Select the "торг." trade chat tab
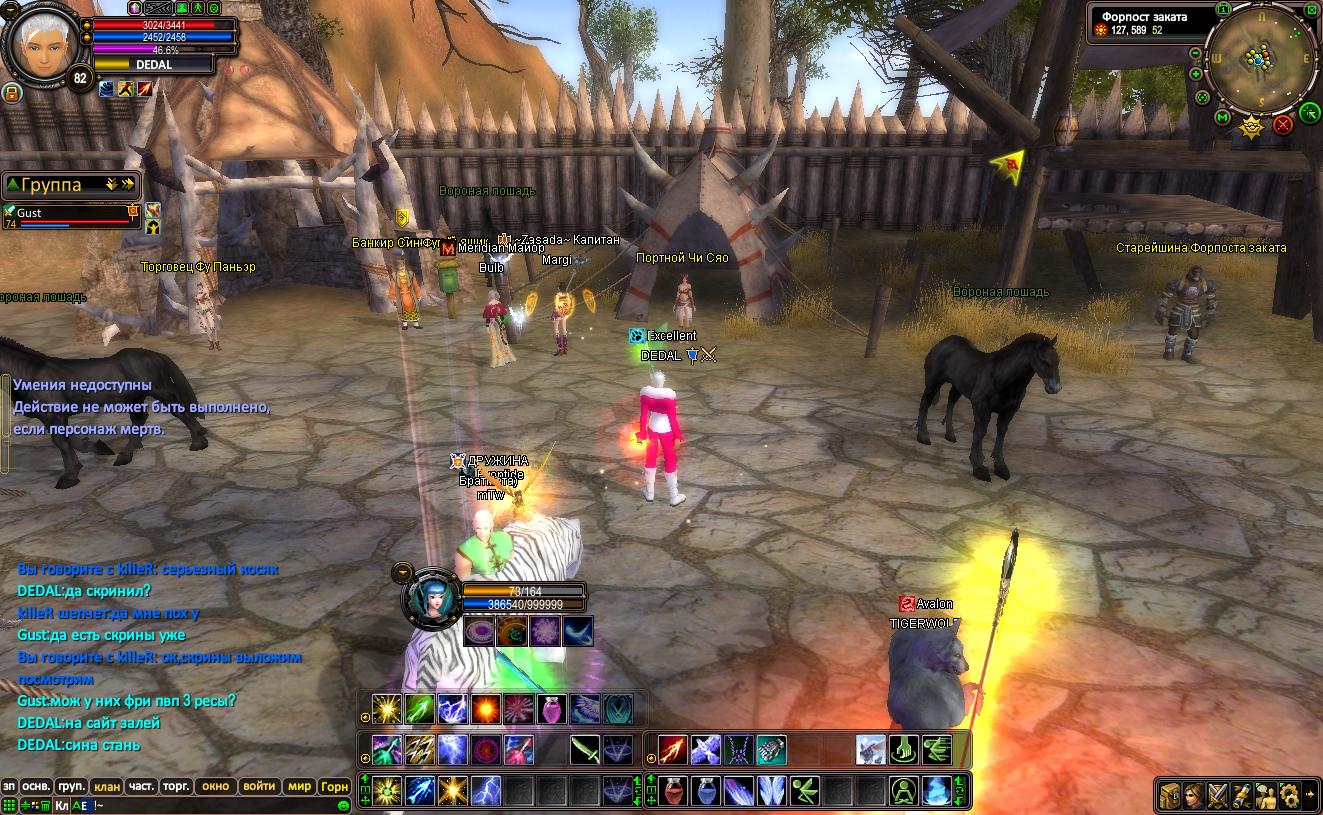Screen dimensions: 1323x815 tap(176, 786)
